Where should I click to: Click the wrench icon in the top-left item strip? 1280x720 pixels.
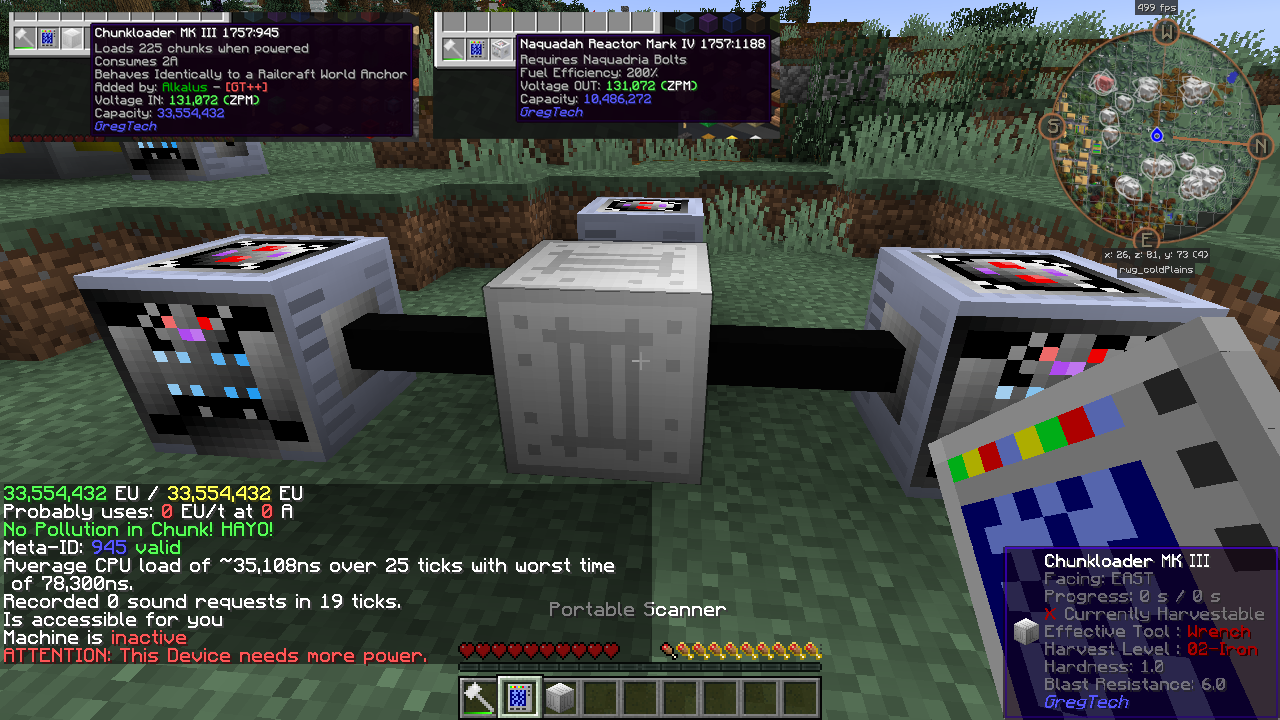(x=23, y=38)
